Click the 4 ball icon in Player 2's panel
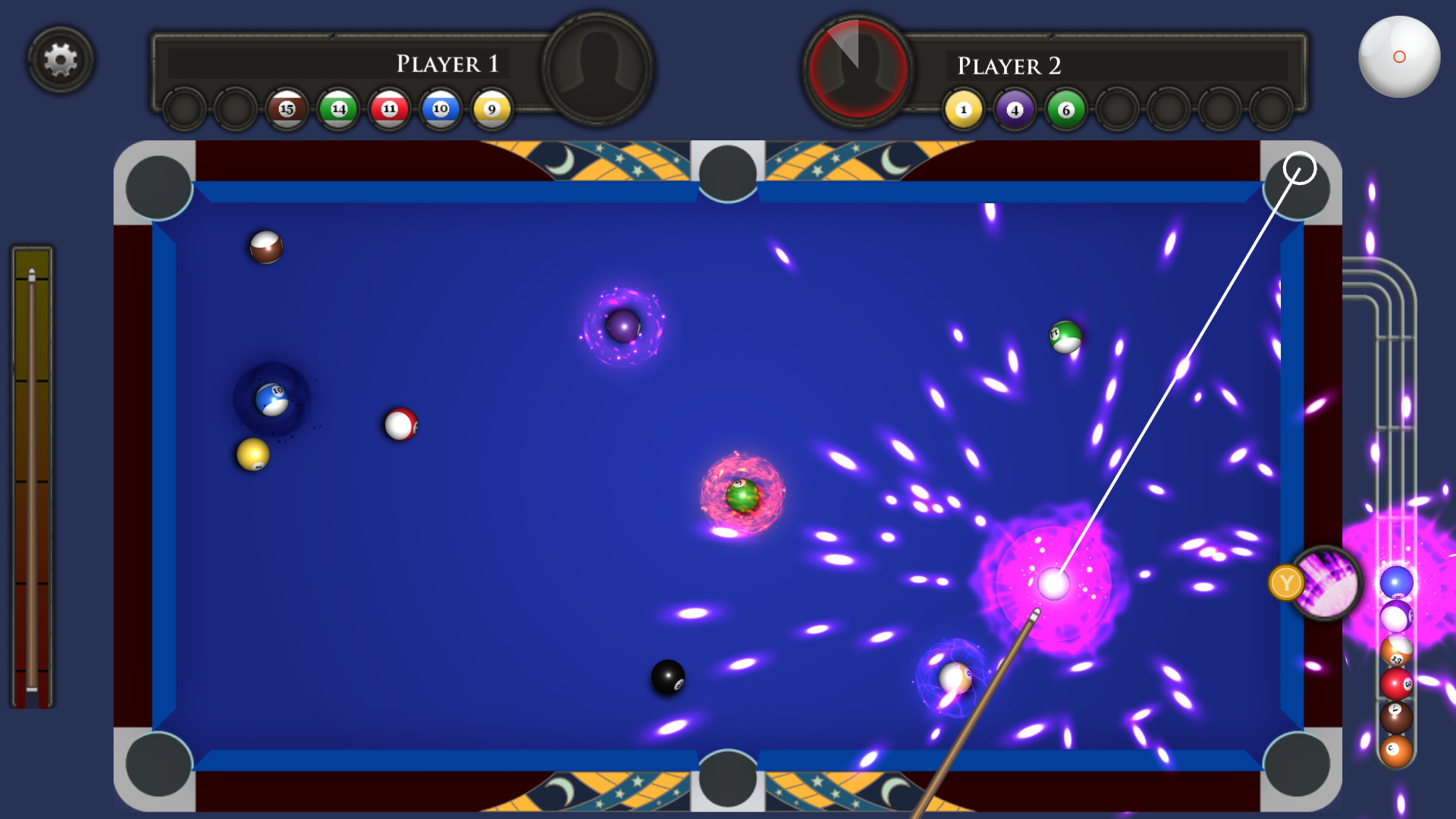1456x819 pixels. pyautogui.click(x=1013, y=108)
